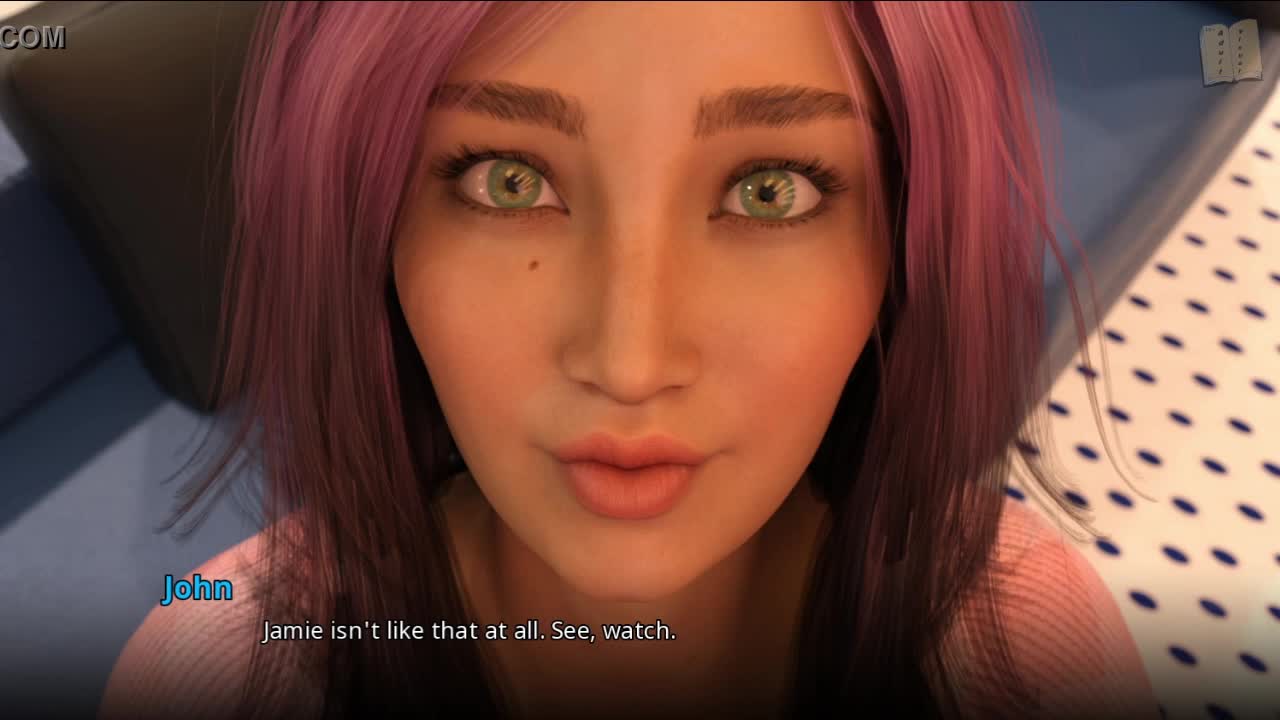Open the journal book icon

1231,53
